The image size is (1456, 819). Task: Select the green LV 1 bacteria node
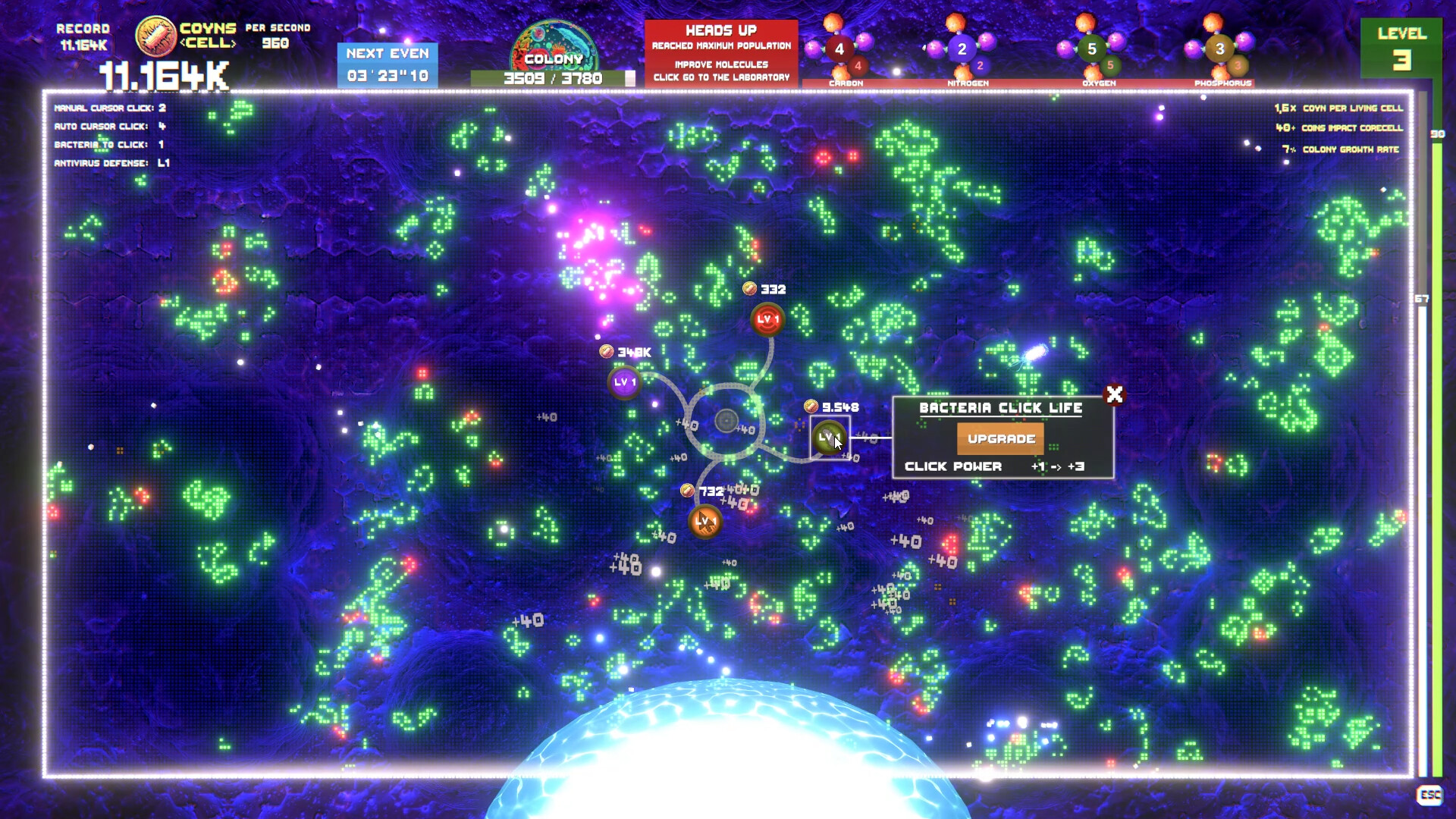(830, 437)
